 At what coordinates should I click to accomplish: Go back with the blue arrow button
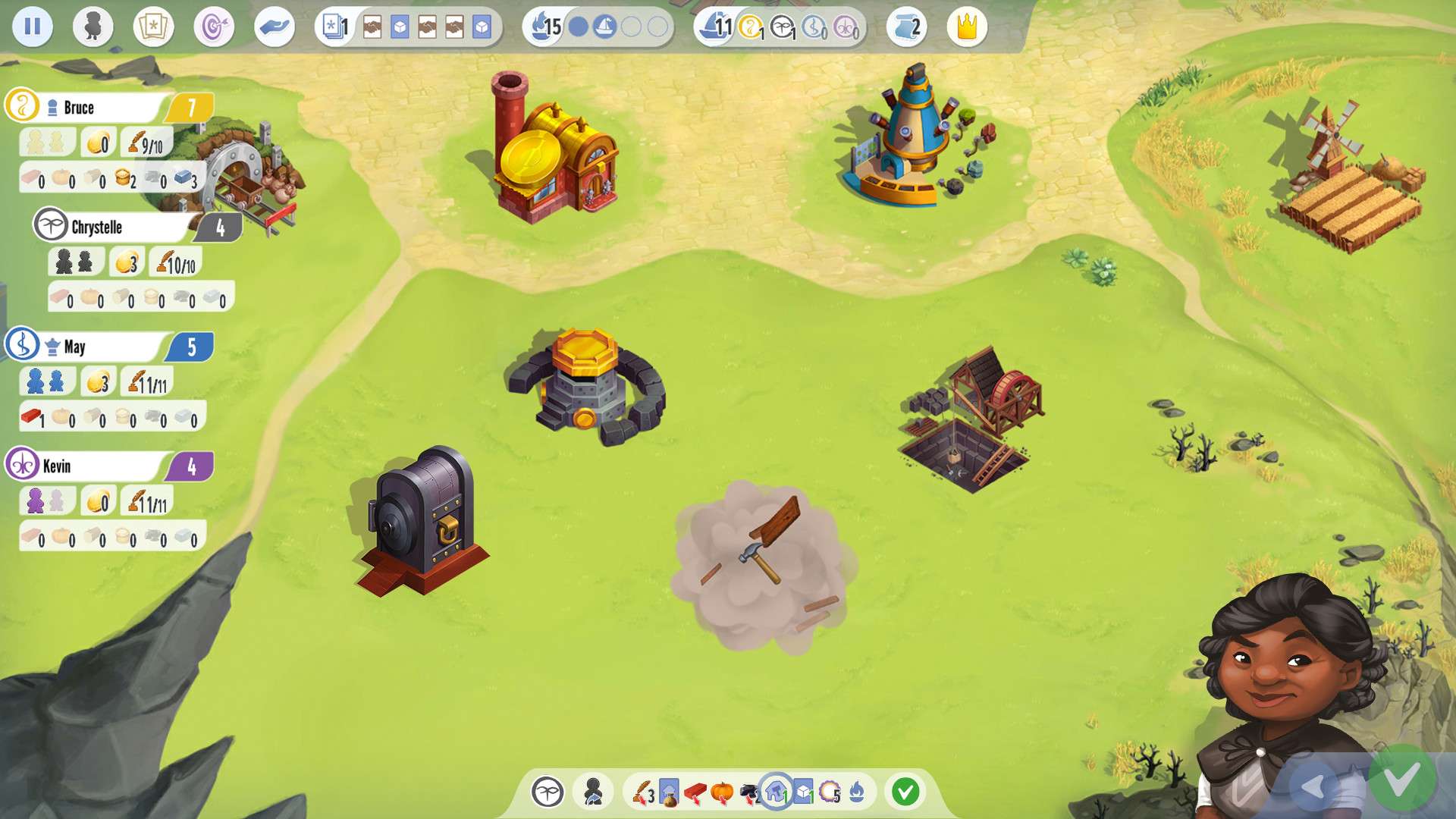[1313, 786]
